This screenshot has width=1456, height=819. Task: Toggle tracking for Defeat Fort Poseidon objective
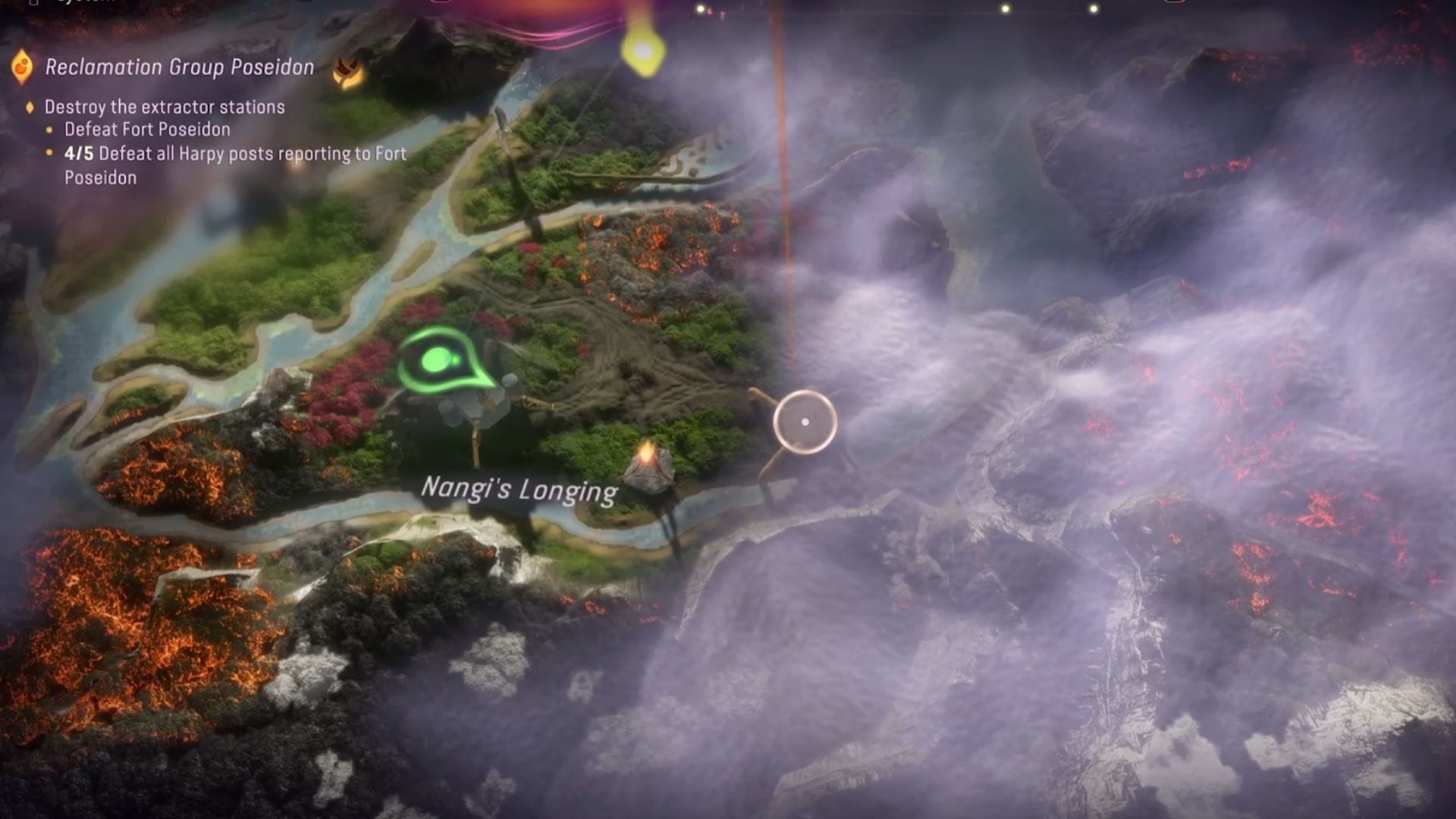coord(50,130)
